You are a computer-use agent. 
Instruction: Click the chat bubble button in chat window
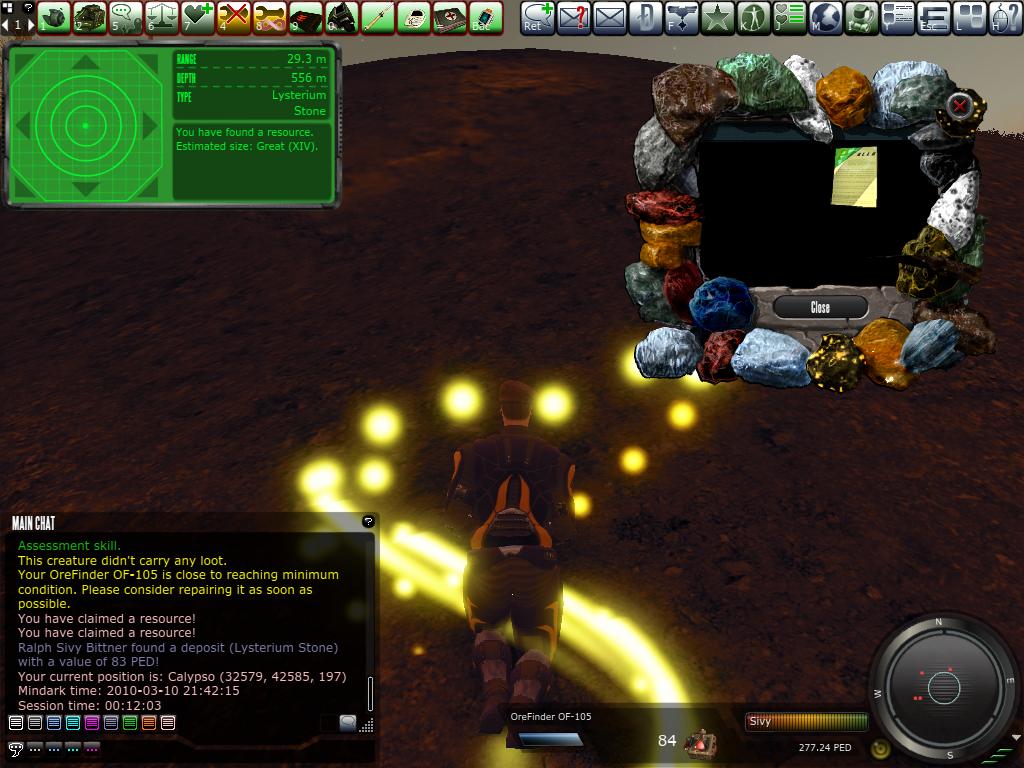tap(347, 722)
